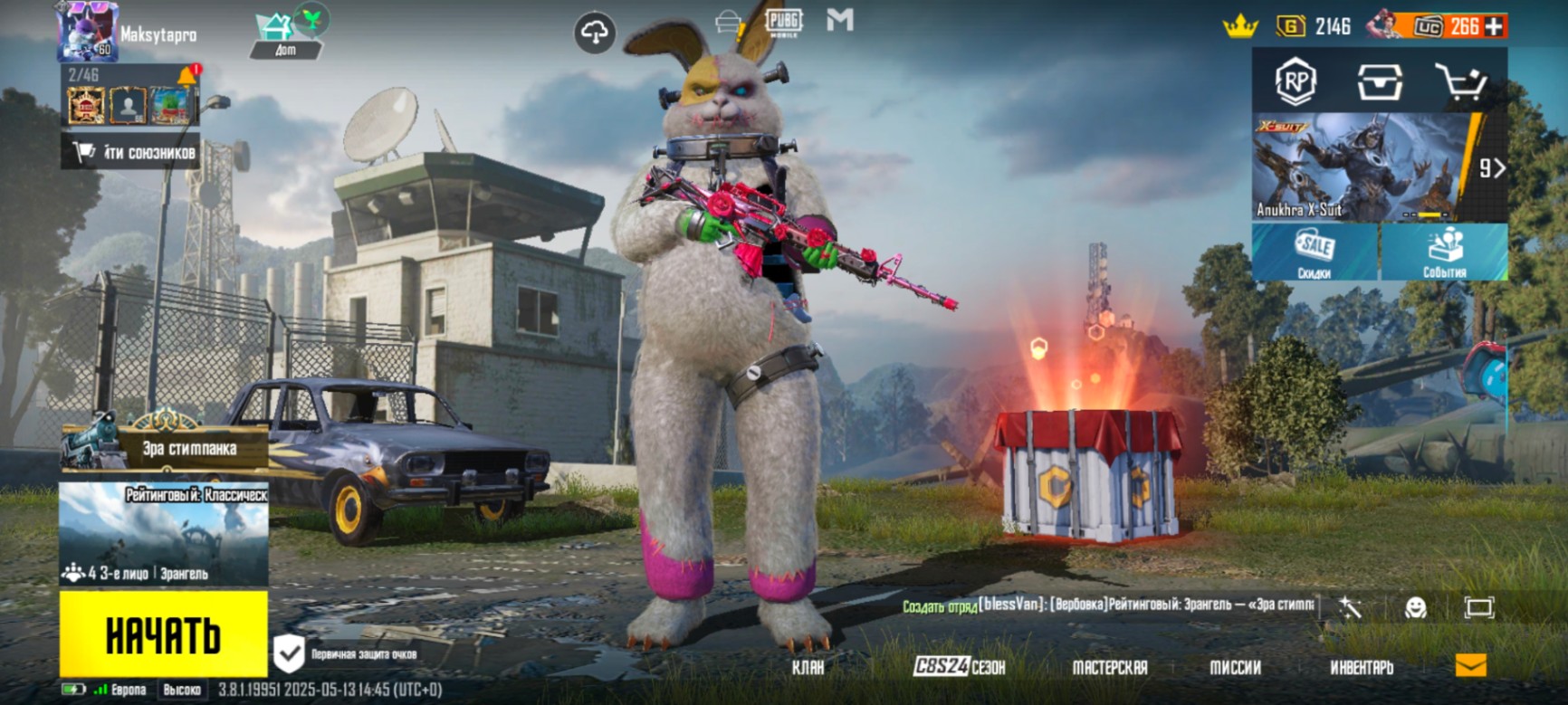Open the cloud download icon

coord(595,33)
